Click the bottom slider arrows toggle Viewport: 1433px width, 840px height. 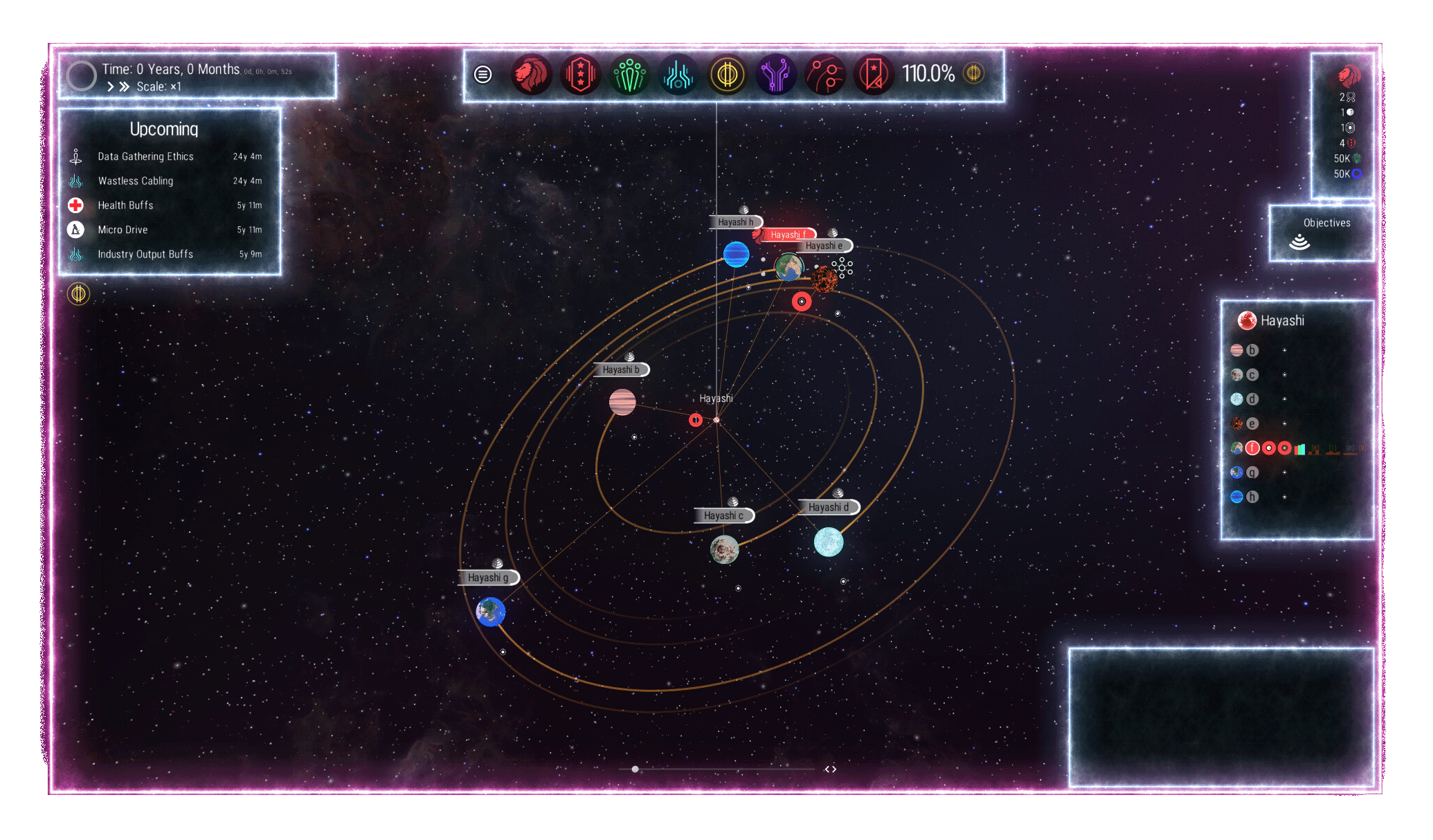click(831, 769)
